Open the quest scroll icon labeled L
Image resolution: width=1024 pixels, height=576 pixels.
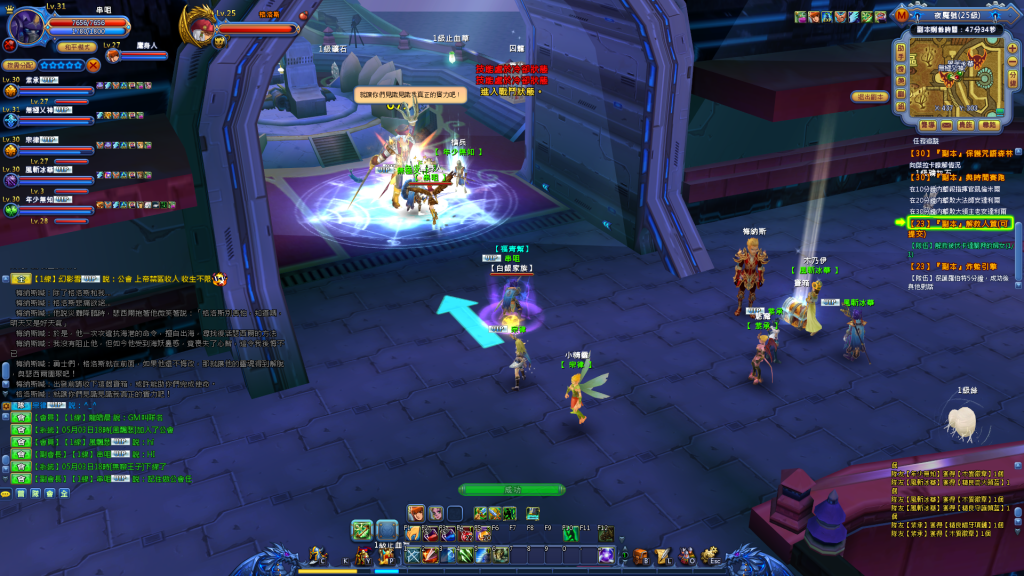click(663, 555)
